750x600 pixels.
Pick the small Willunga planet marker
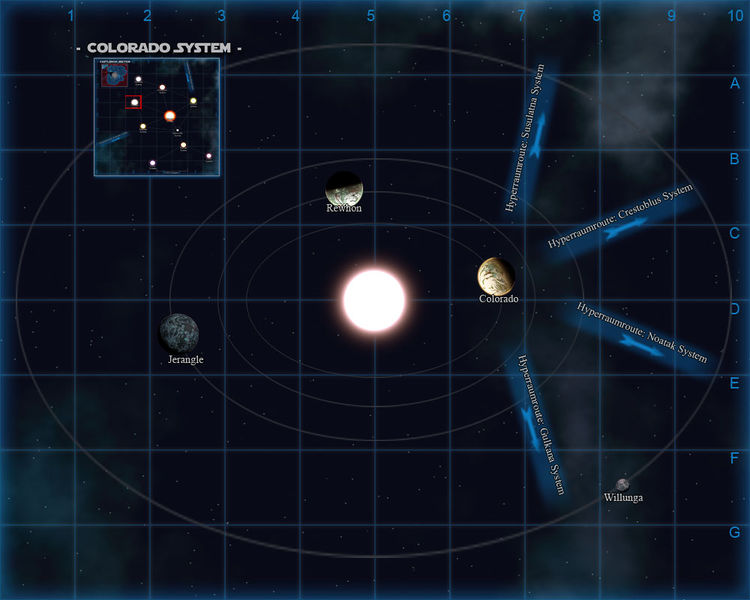click(x=622, y=485)
